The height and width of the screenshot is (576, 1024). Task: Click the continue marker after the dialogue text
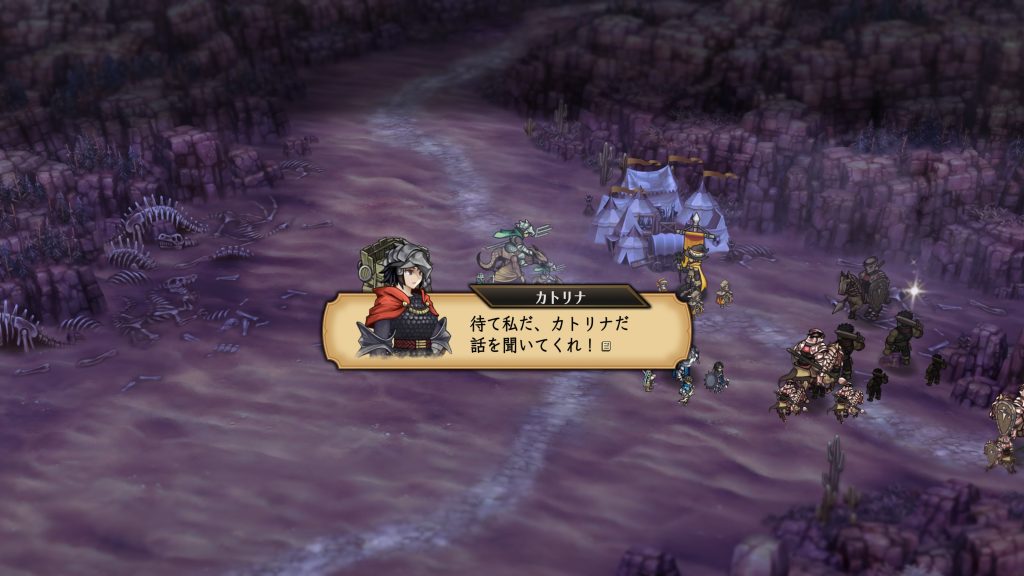tap(607, 345)
